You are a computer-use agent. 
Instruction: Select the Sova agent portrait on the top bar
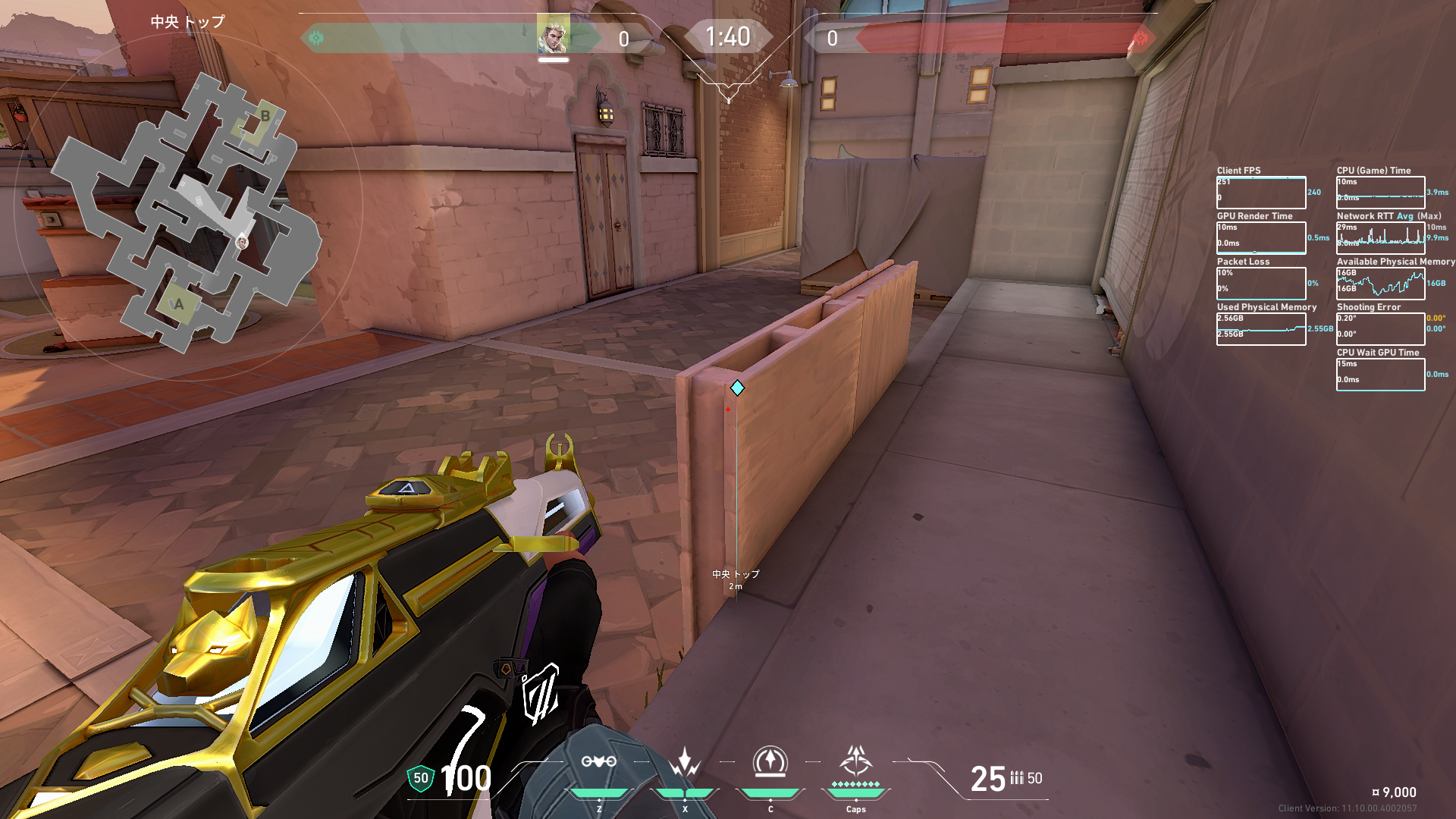coord(553,36)
